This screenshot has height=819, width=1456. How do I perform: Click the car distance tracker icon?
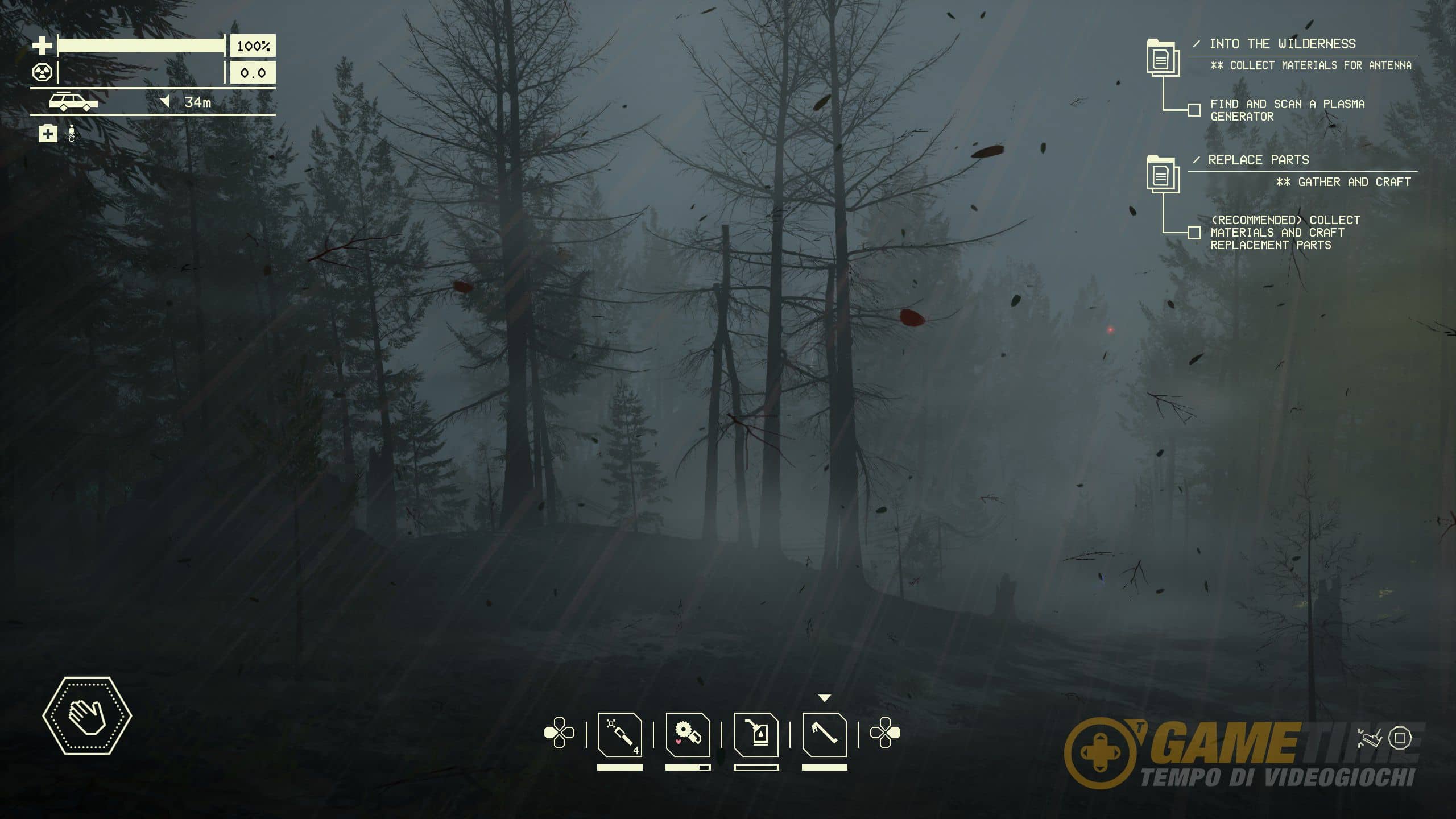(x=73, y=102)
